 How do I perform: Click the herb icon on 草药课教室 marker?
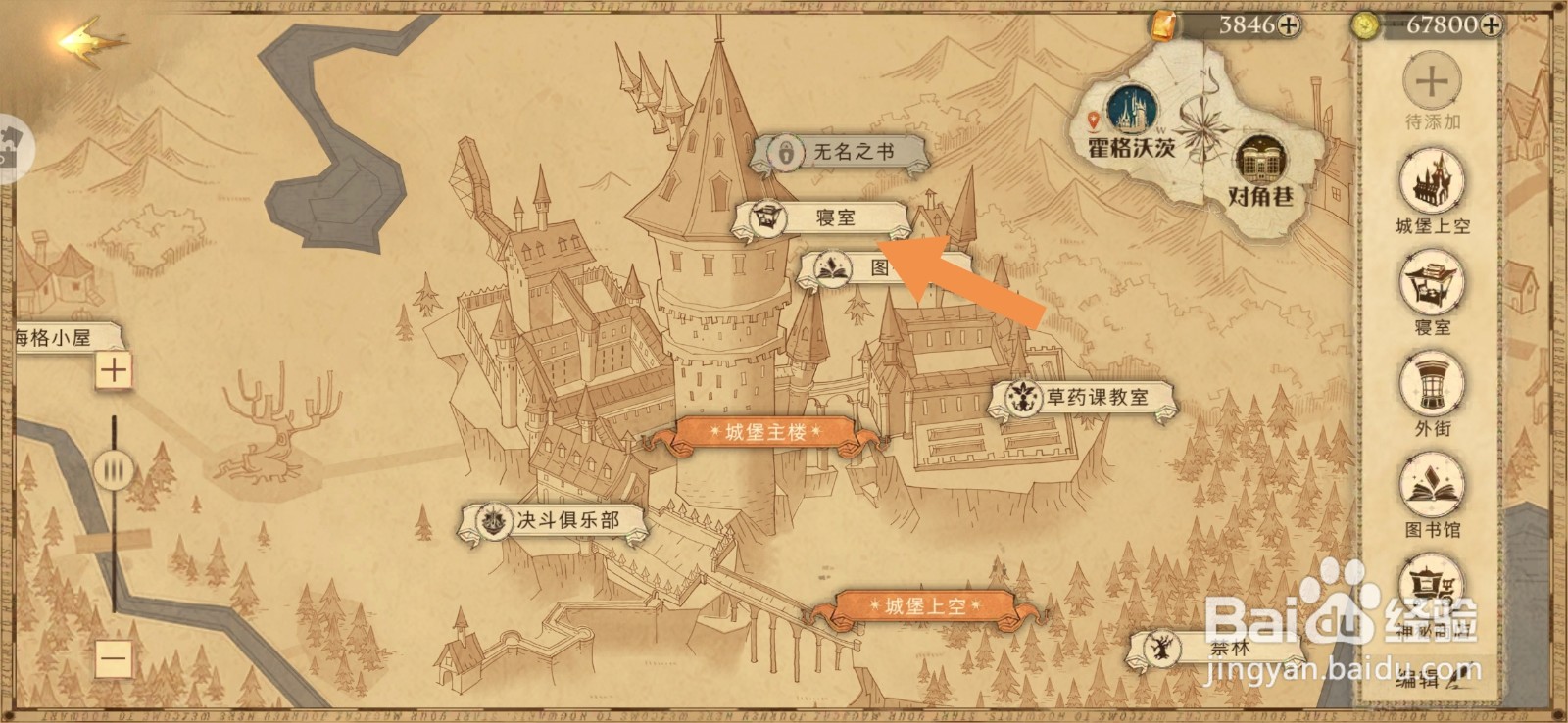[x=1022, y=399]
